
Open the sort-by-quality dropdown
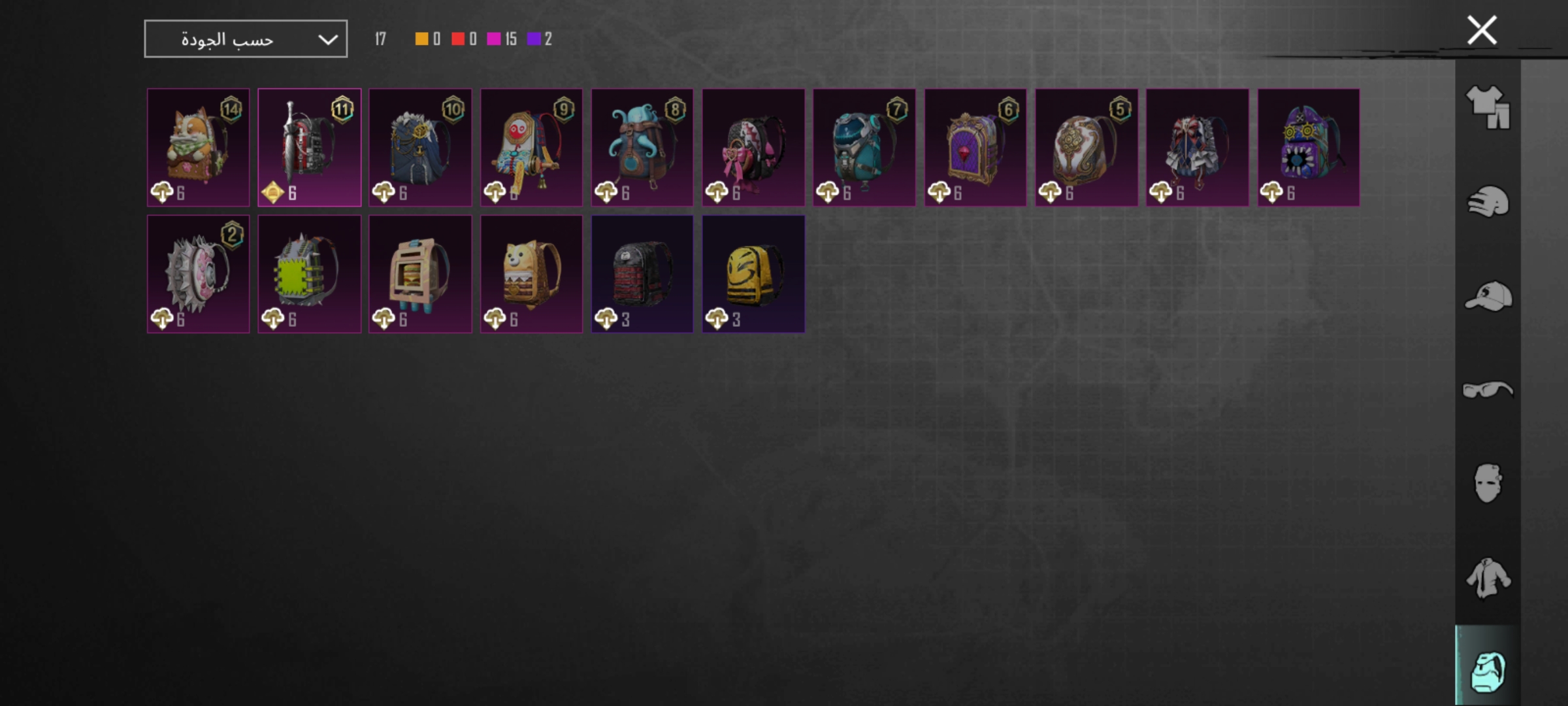coord(245,39)
